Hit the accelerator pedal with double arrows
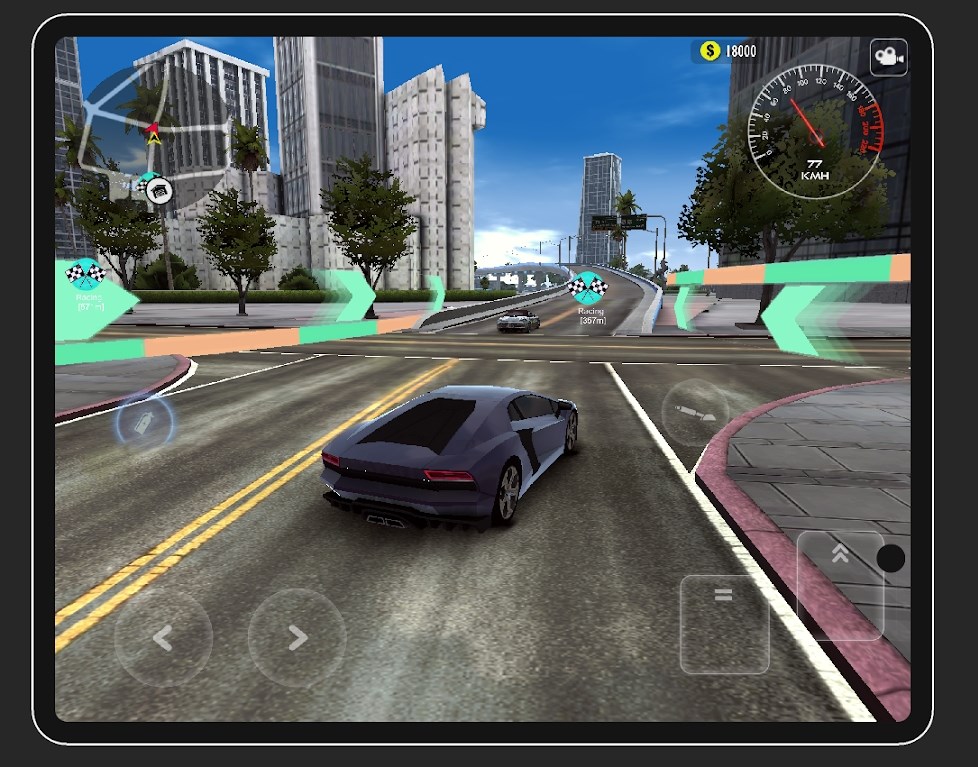Viewport: 978px width, 767px height. click(840, 585)
